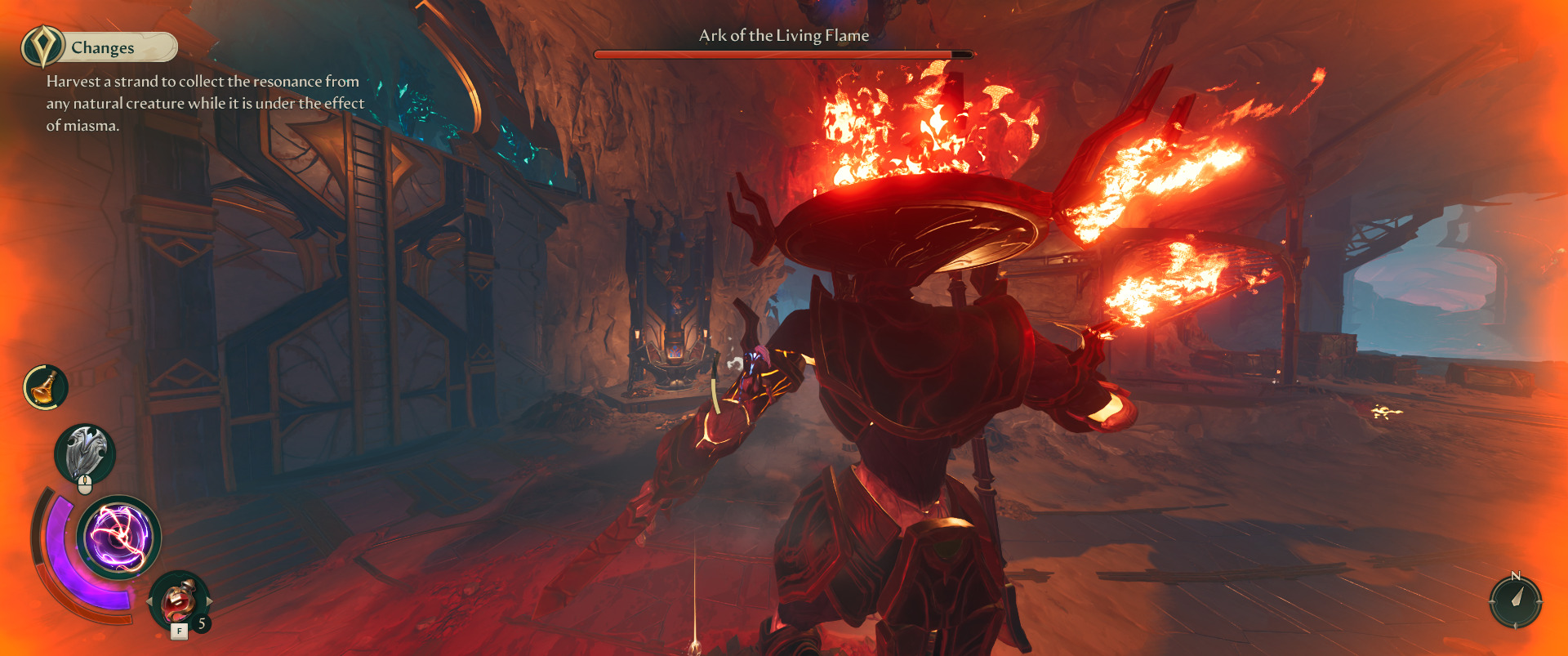The width and height of the screenshot is (1568, 656).
Task: Cycle to the previous consumable arrow
Action: tap(150, 601)
